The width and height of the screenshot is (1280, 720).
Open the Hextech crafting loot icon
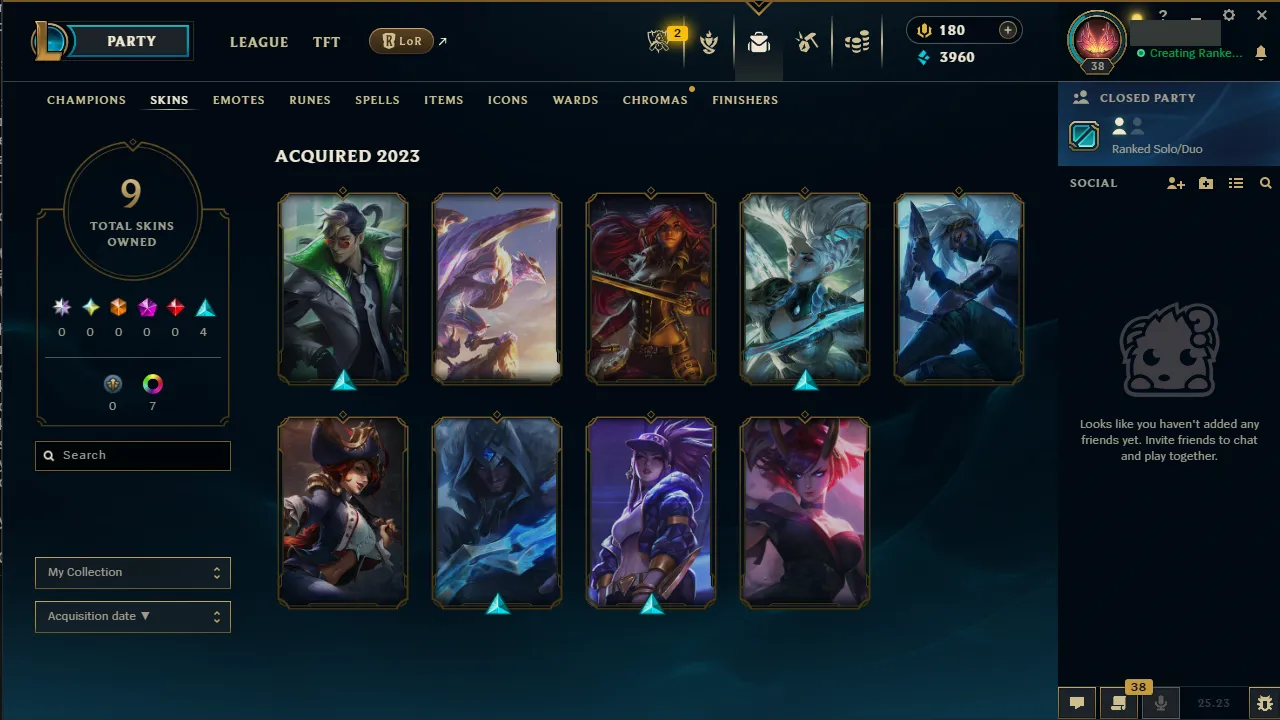pos(758,42)
